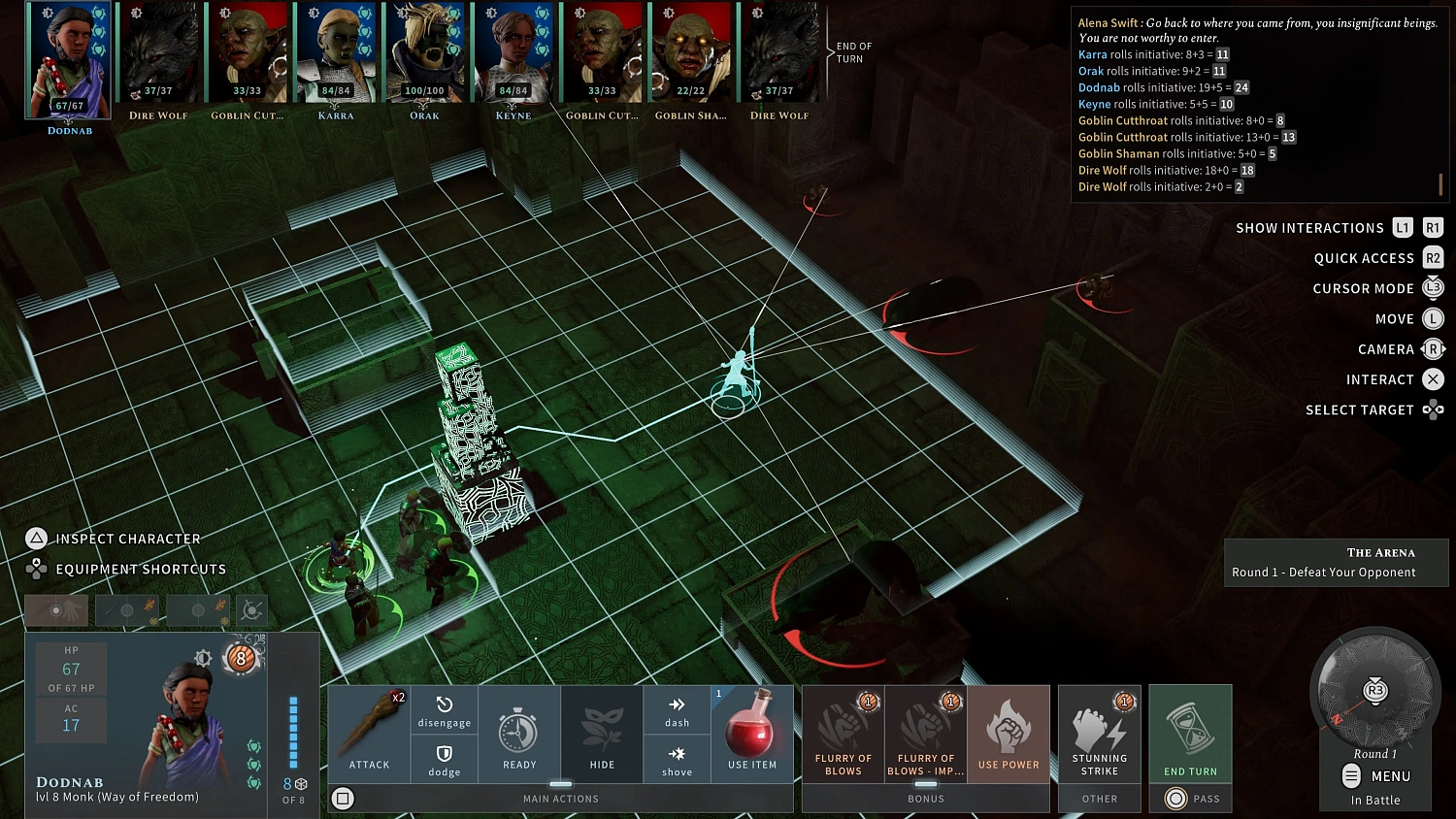
Task: Select the Ready action
Action: (519, 733)
